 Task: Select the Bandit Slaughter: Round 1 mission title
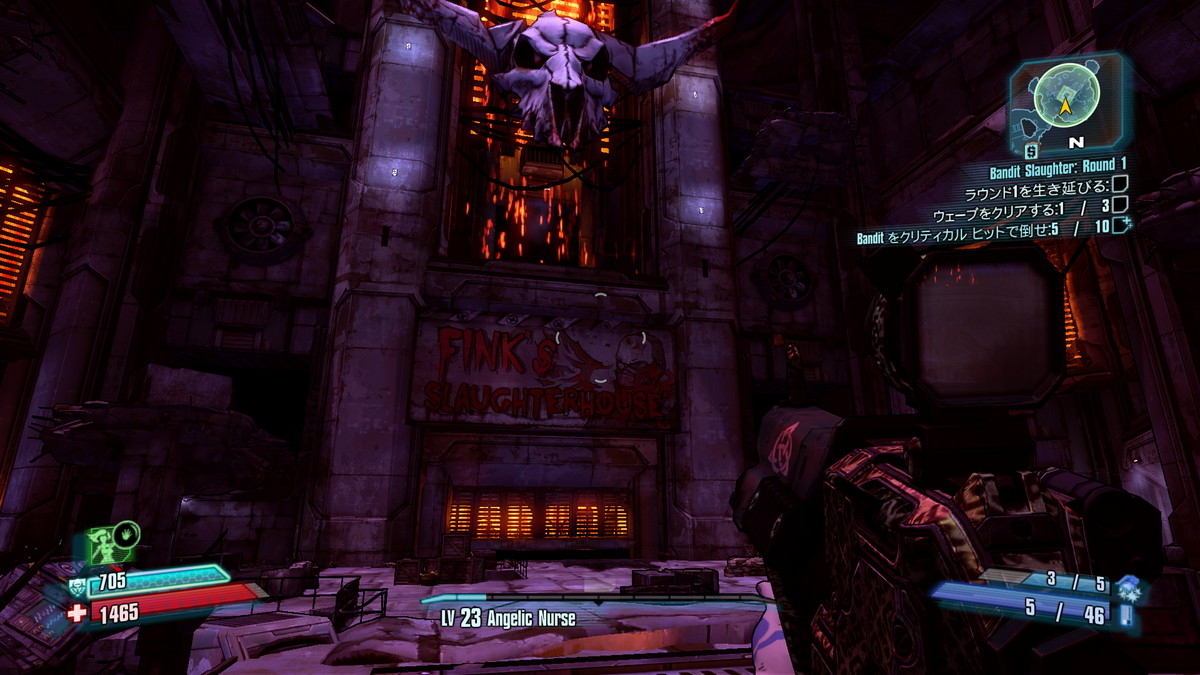tap(1058, 165)
